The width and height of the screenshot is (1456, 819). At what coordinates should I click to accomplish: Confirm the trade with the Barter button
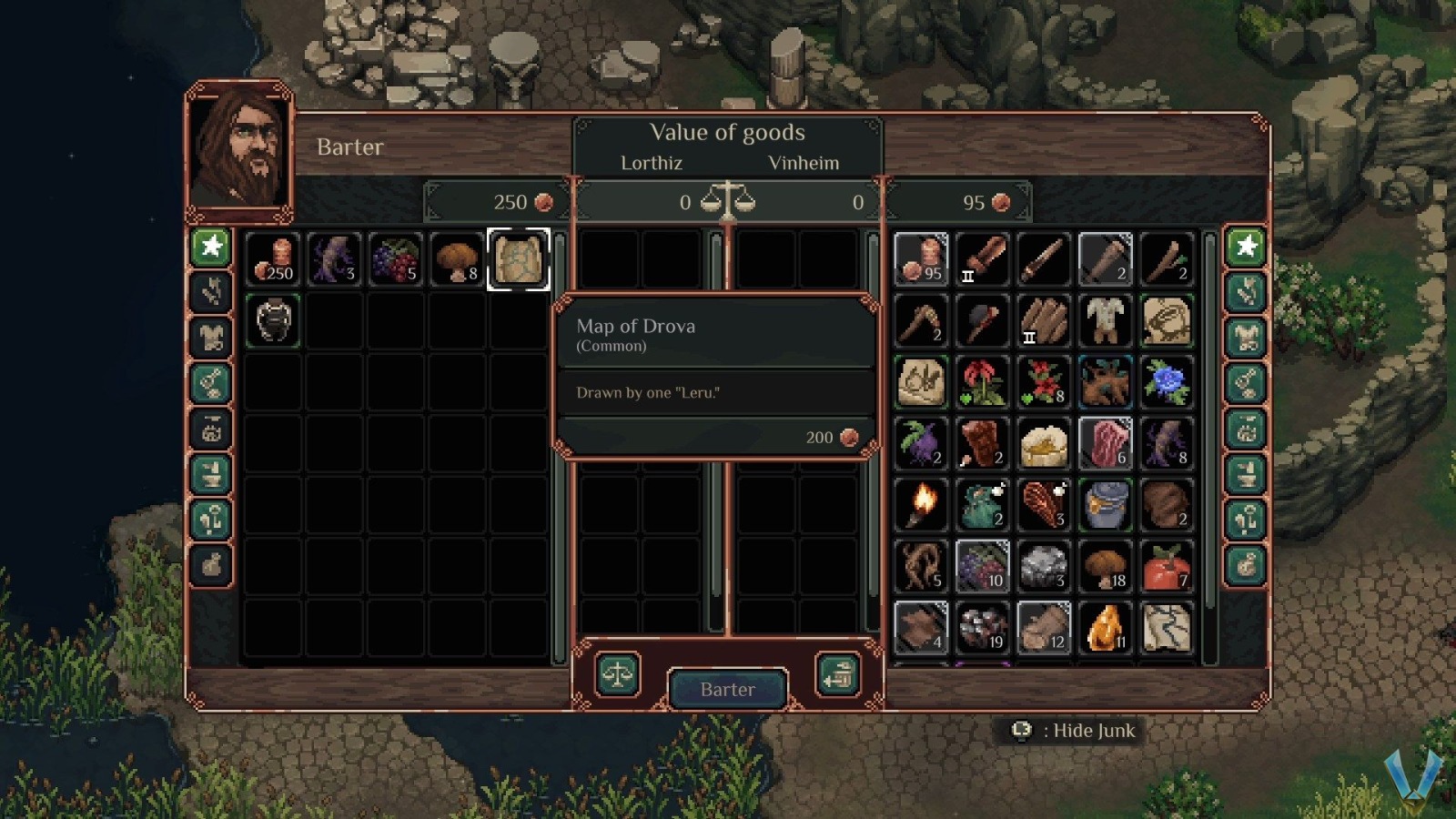[x=727, y=689]
